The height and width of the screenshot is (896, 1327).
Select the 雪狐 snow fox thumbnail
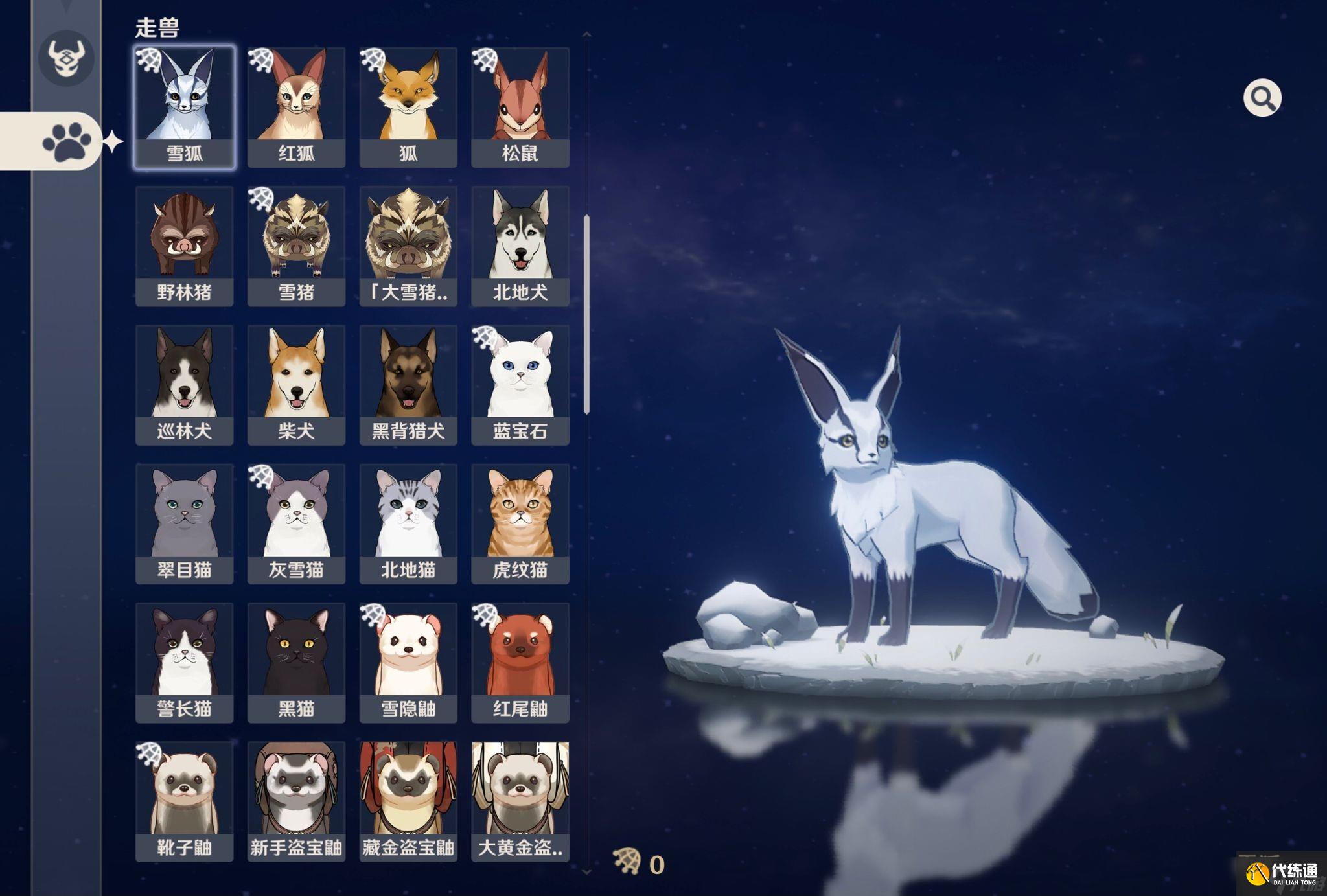184,104
